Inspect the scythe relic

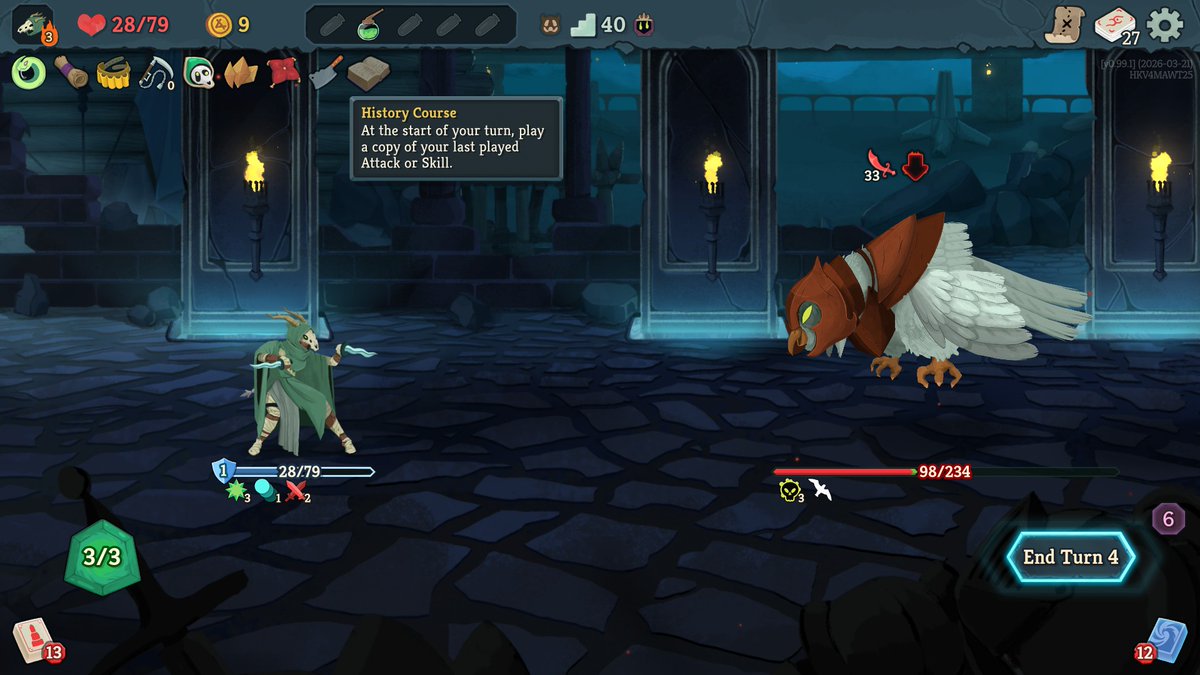(156, 72)
